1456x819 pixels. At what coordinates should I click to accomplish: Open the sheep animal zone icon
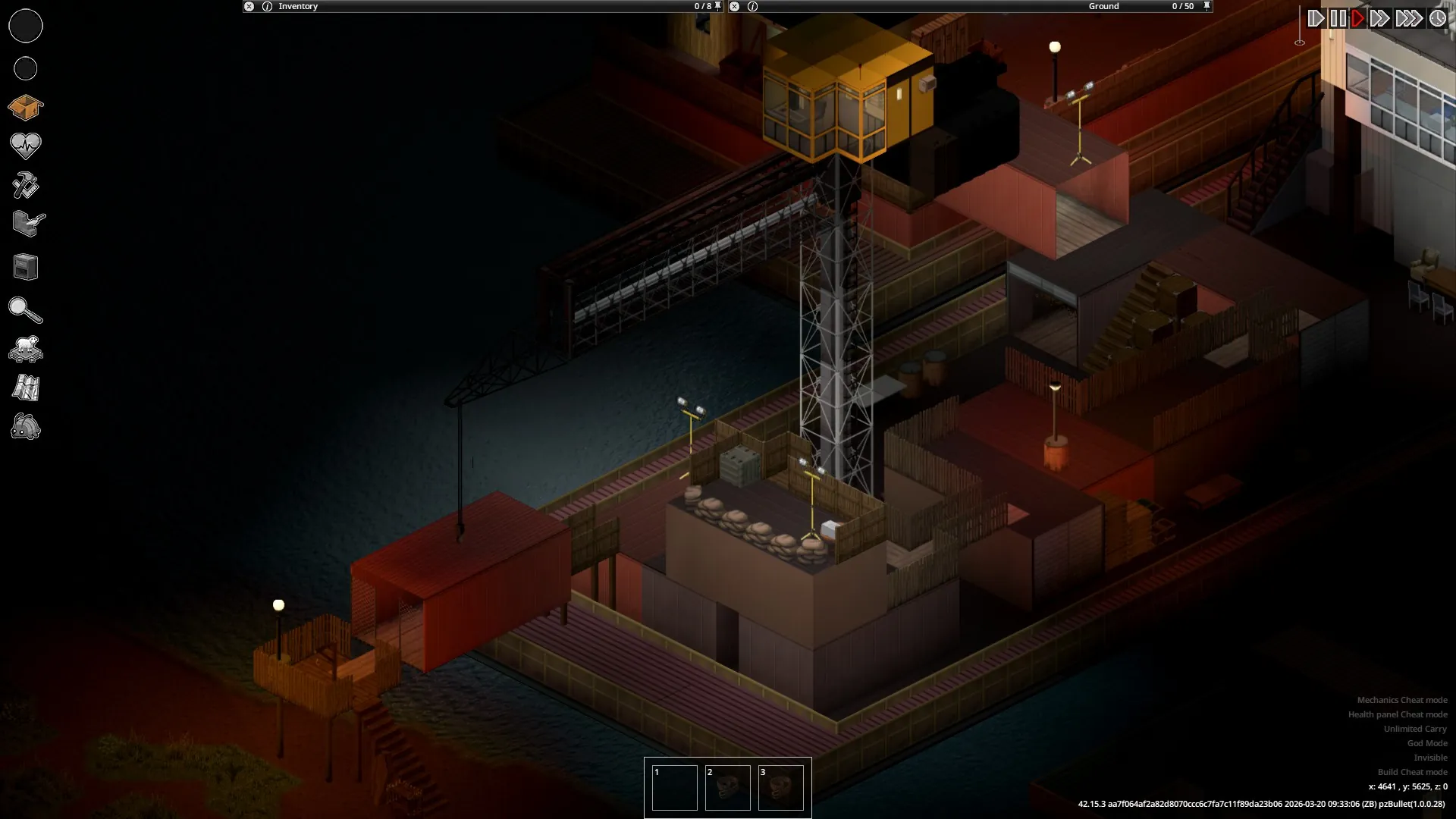click(x=25, y=349)
